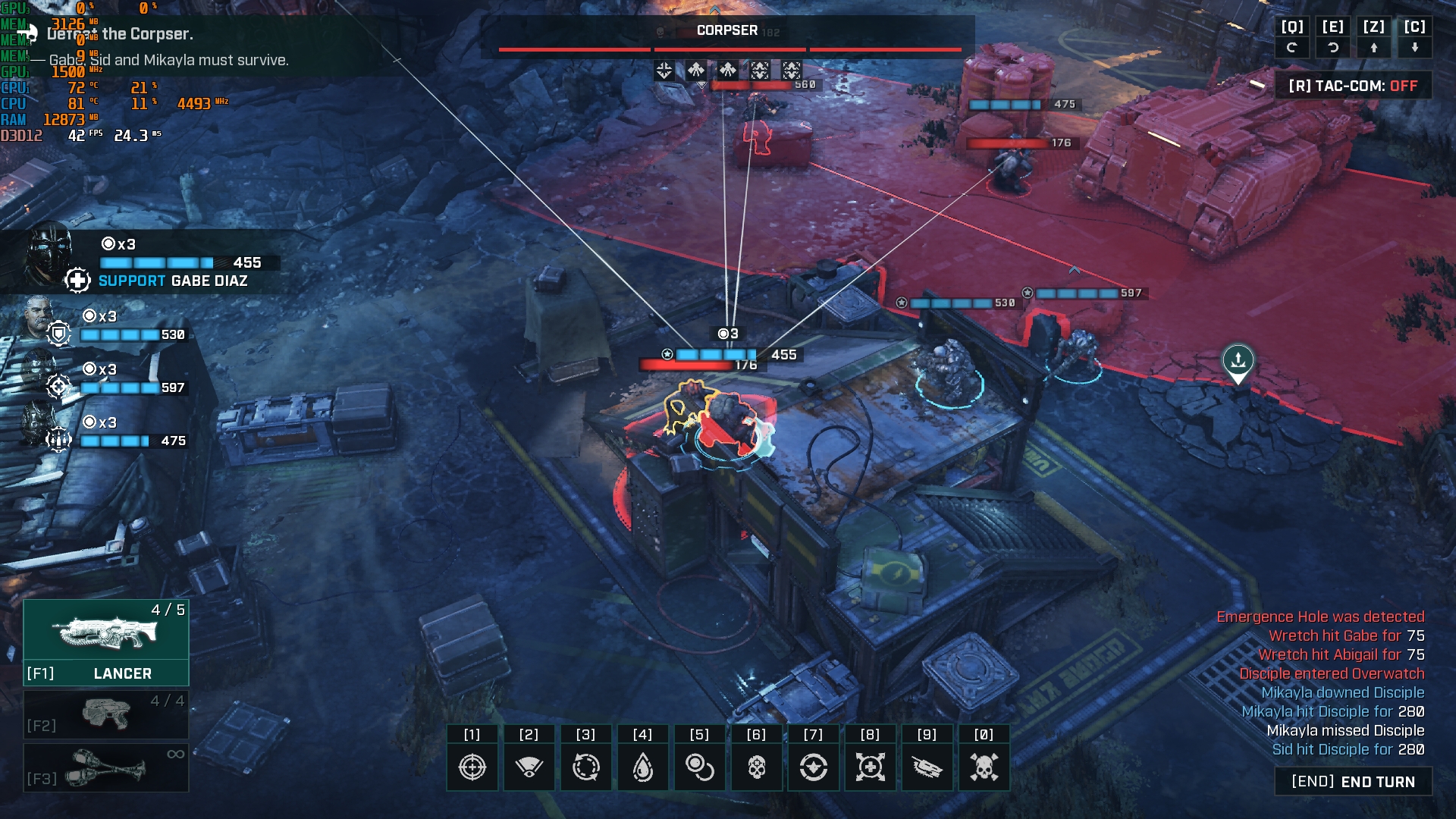Activate the skull-with-crosshair ability

click(x=756, y=767)
